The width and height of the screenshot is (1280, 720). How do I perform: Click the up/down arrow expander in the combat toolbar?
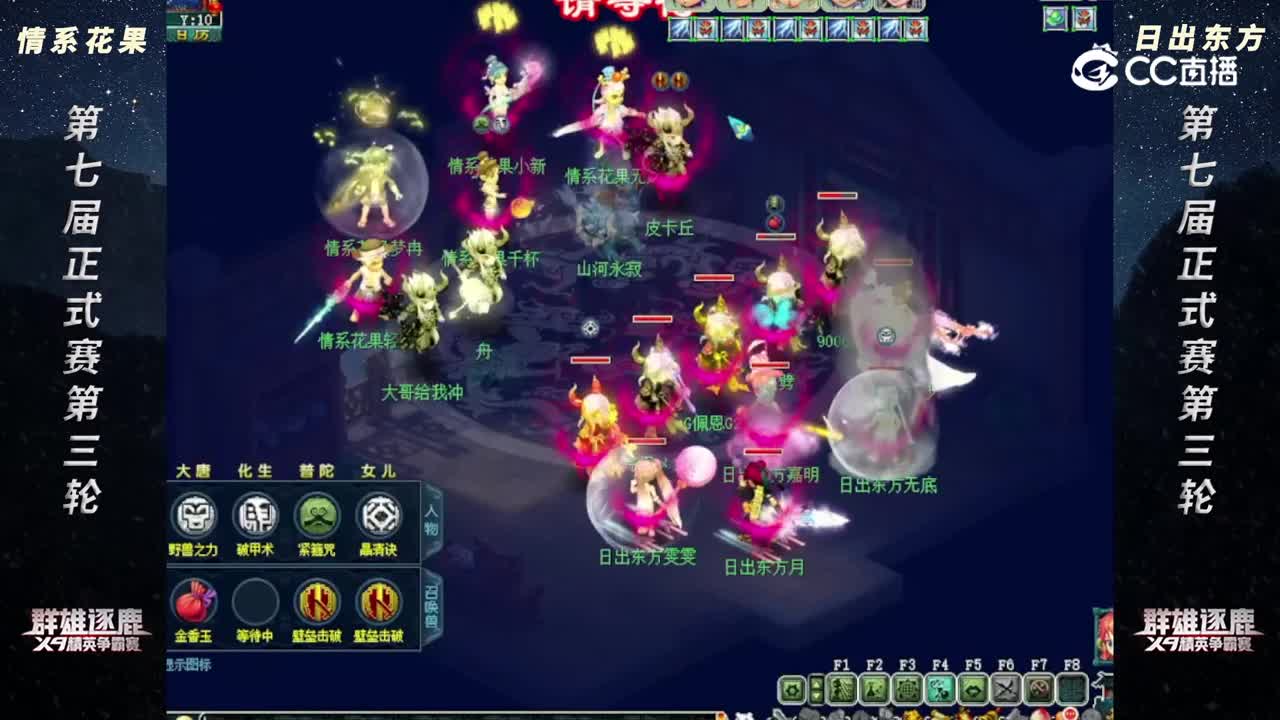(x=816, y=688)
